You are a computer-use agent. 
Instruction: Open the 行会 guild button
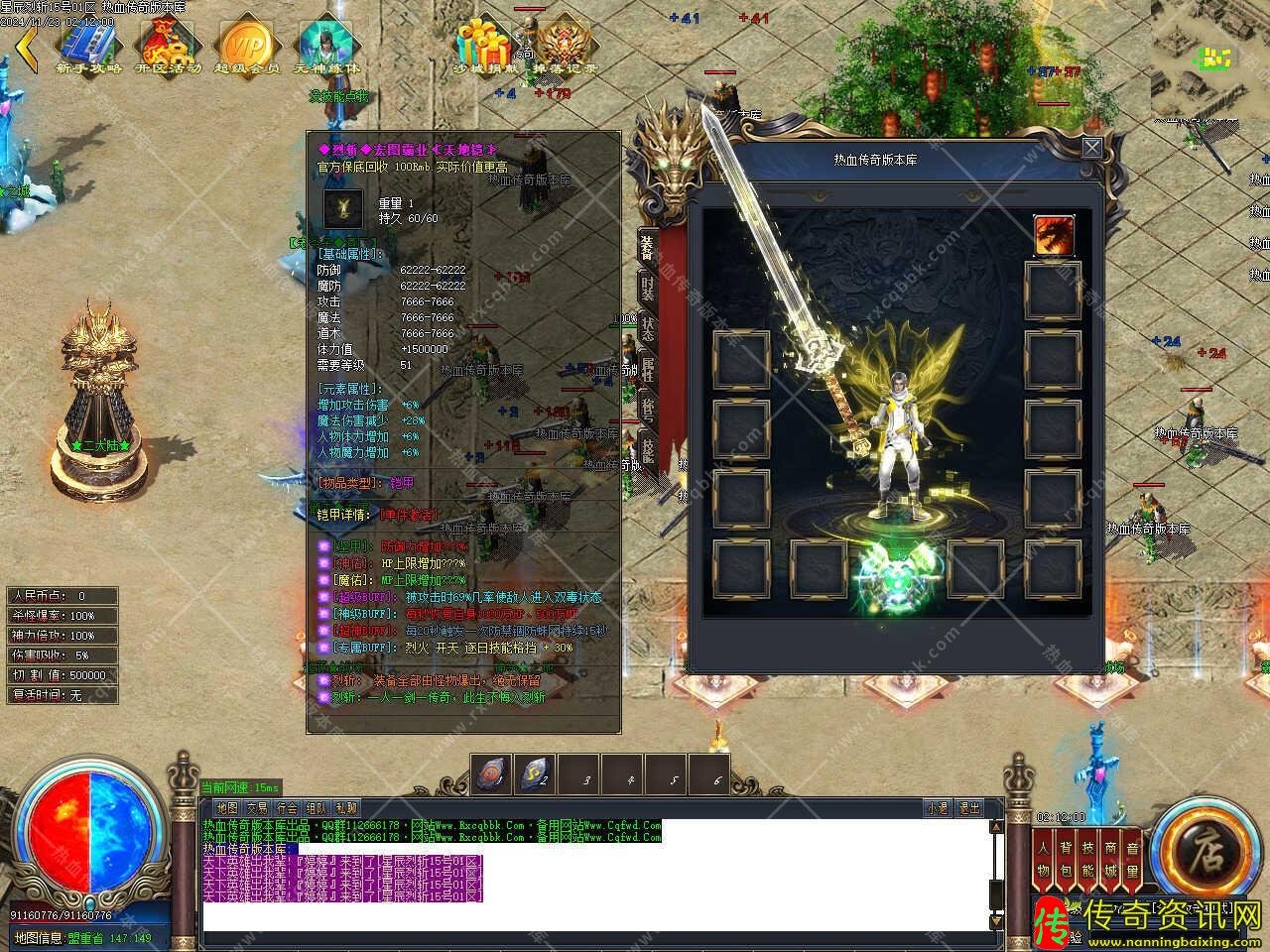(x=287, y=808)
